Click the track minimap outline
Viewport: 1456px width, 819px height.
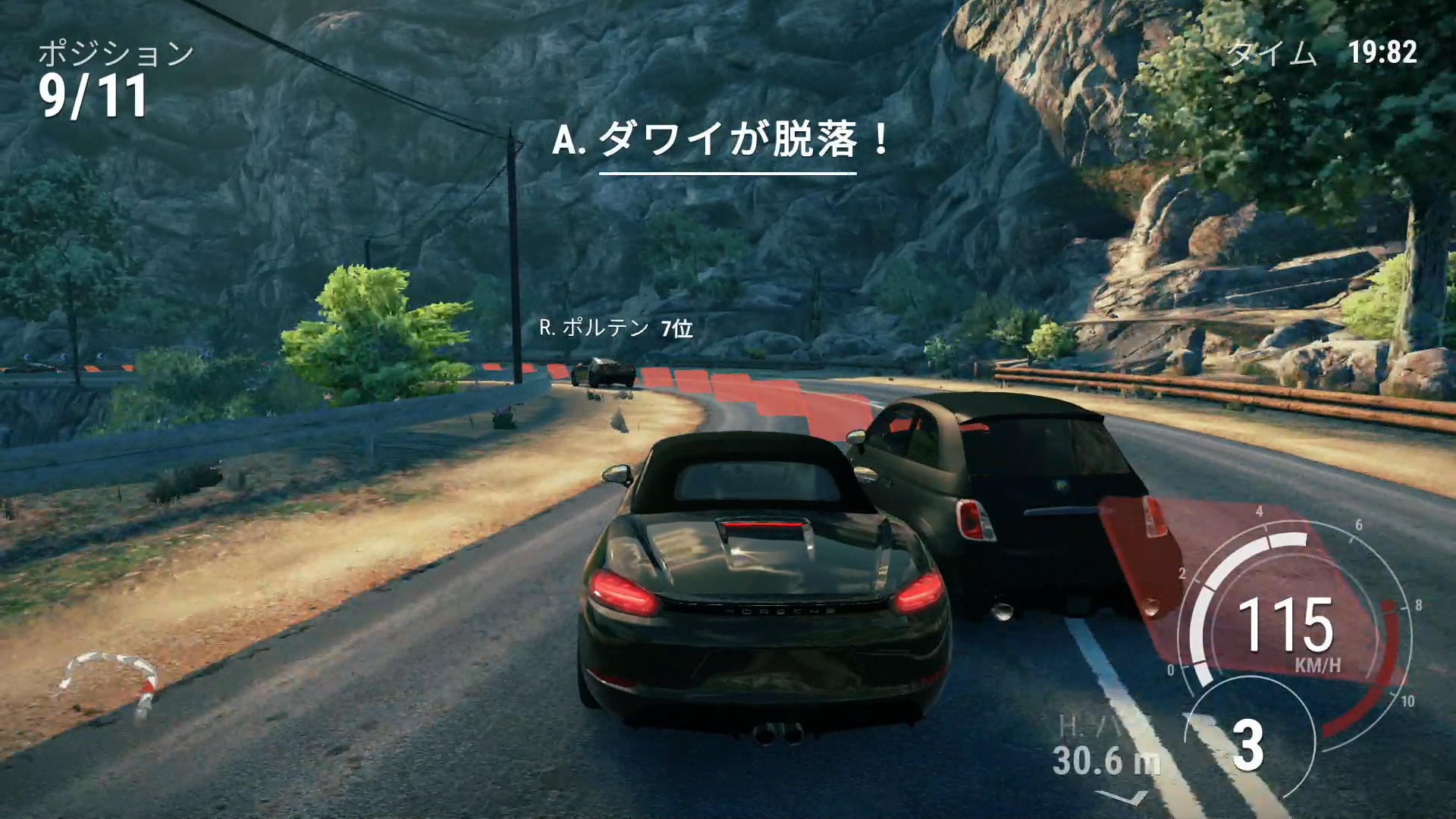click(110, 680)
